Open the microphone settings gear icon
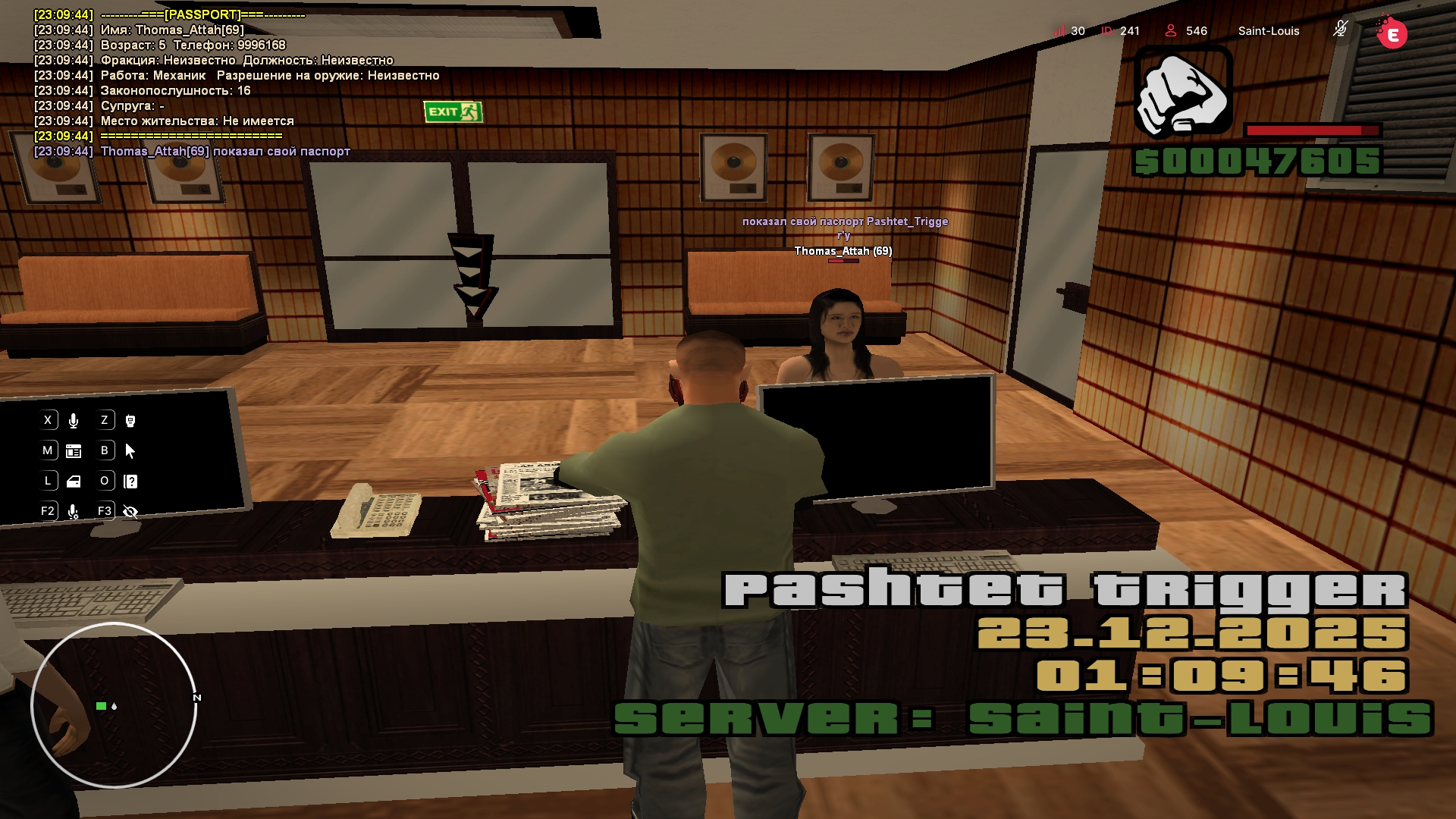Screen dimensions: 1456x819 (x=74, y=512)
